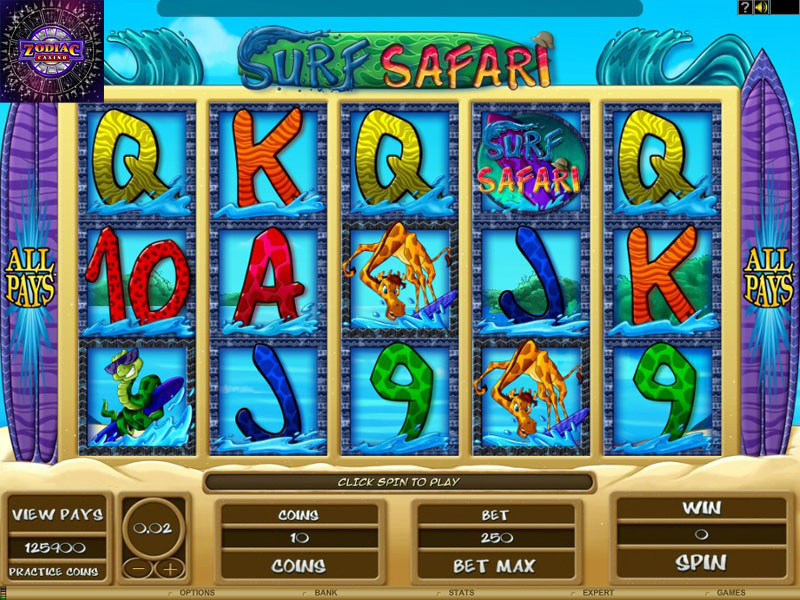The width and height of the screenshot is (800, 600).
Task: Spin the slot reels
Action: [700, 561]
